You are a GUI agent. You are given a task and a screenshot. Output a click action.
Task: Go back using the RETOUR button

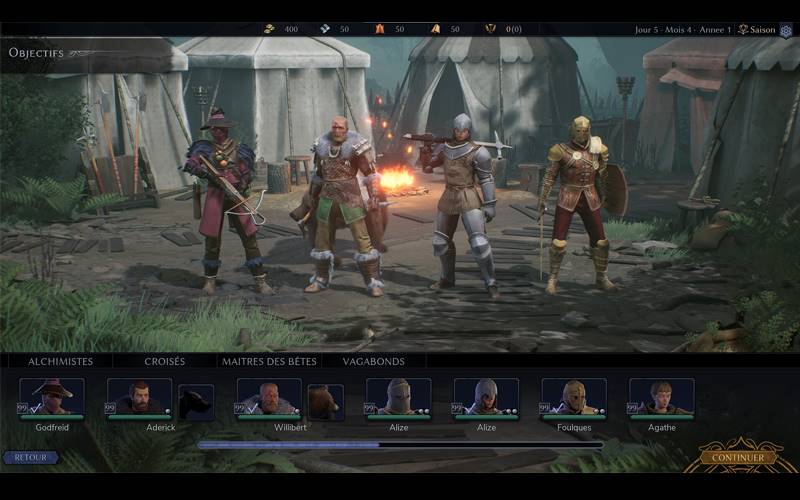[x=30, y=457]
